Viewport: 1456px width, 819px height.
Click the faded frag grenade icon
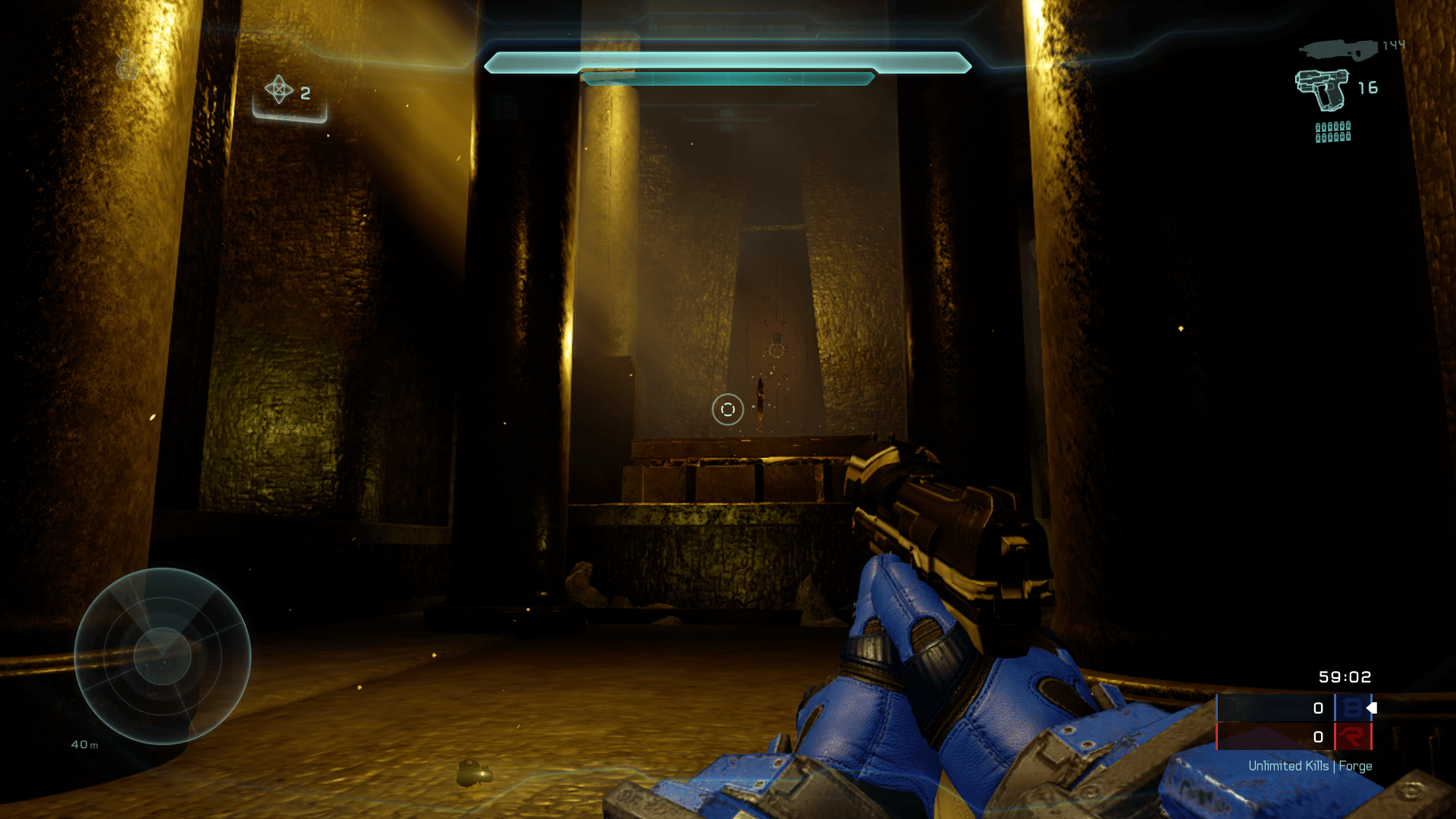(x=127, y=65)
